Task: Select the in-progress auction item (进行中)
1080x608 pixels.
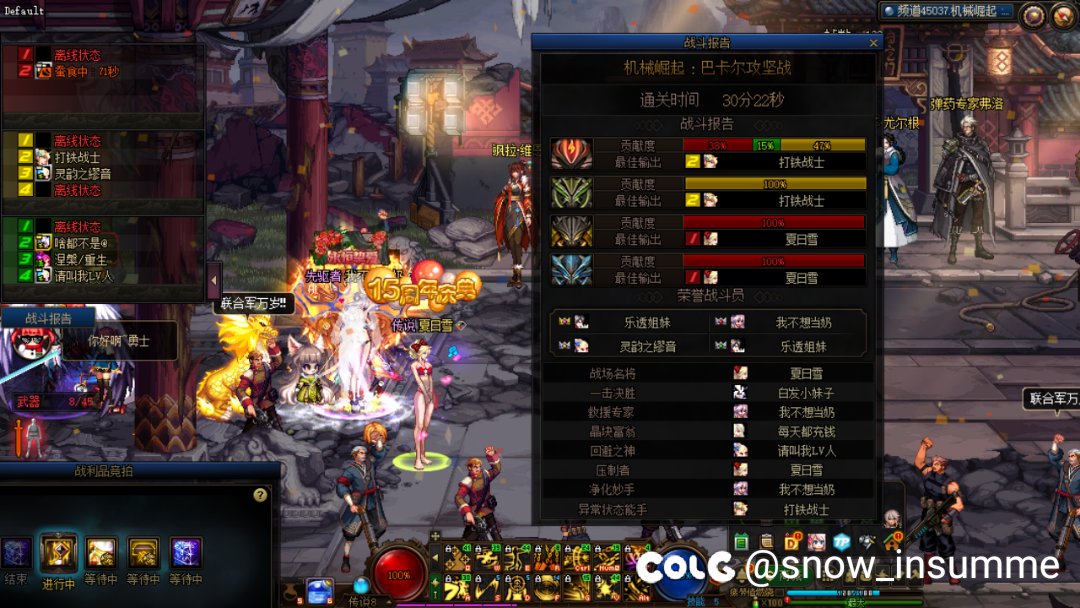Action: pos(59,553)
